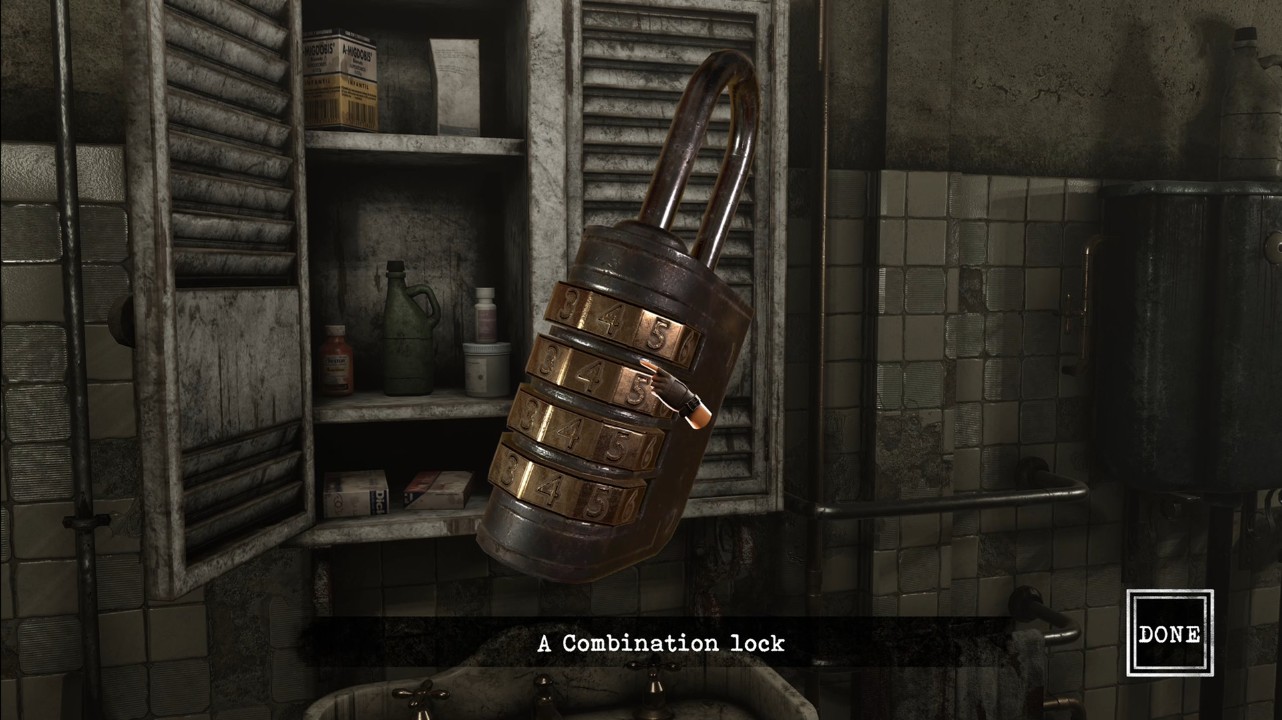Click the DONE button
This screenshot has width=1282, height=720.
click(x=1169, y=633)
